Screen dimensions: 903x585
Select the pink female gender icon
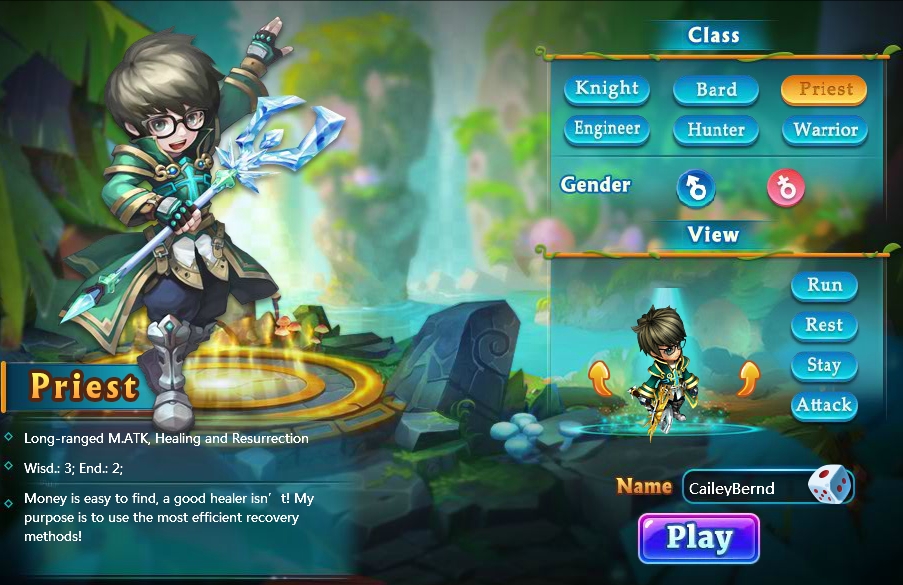click(x=786, y=187)
